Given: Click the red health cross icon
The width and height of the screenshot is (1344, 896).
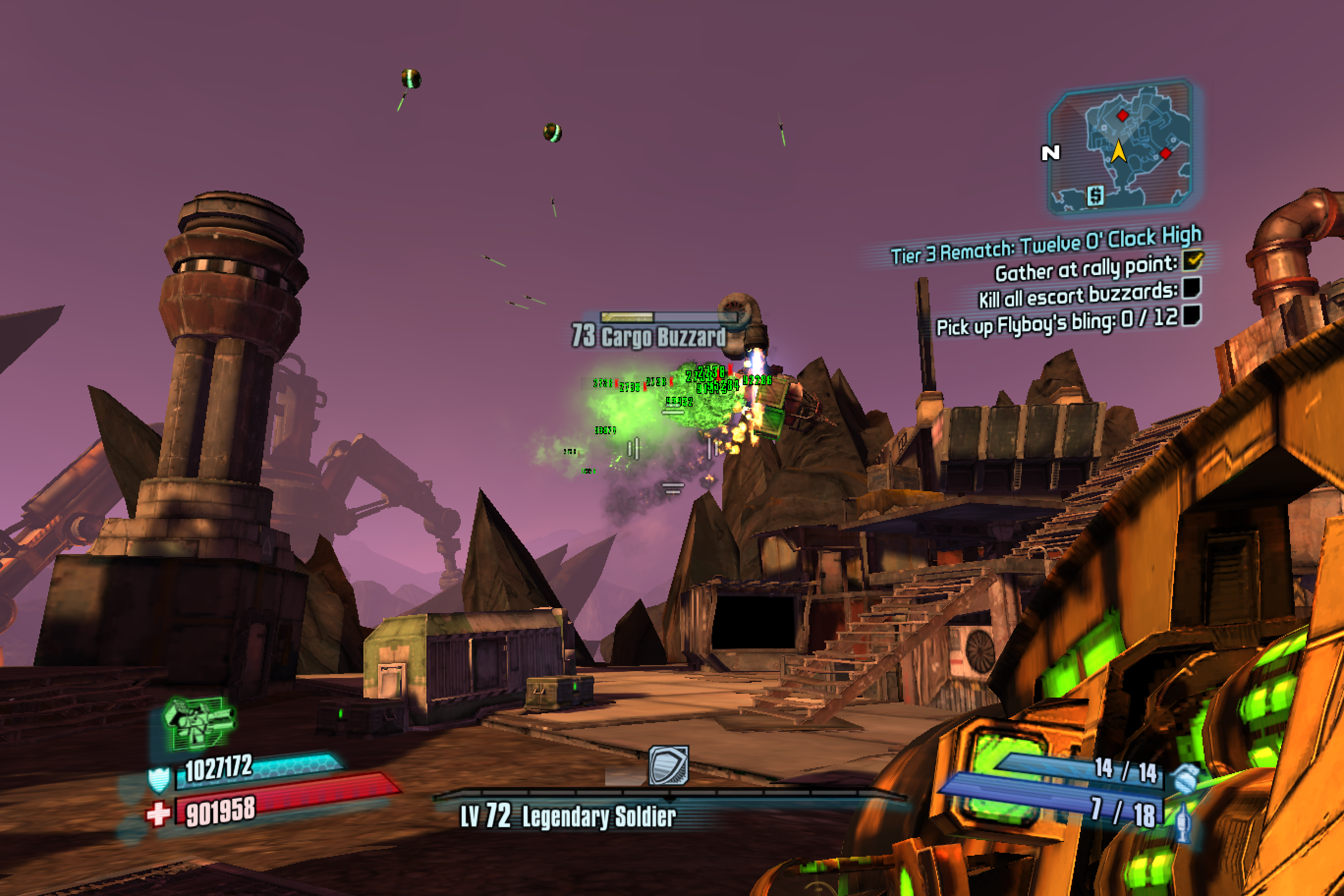Looking at the screenshot, I should pyautogui.click(x=158, y=813).
